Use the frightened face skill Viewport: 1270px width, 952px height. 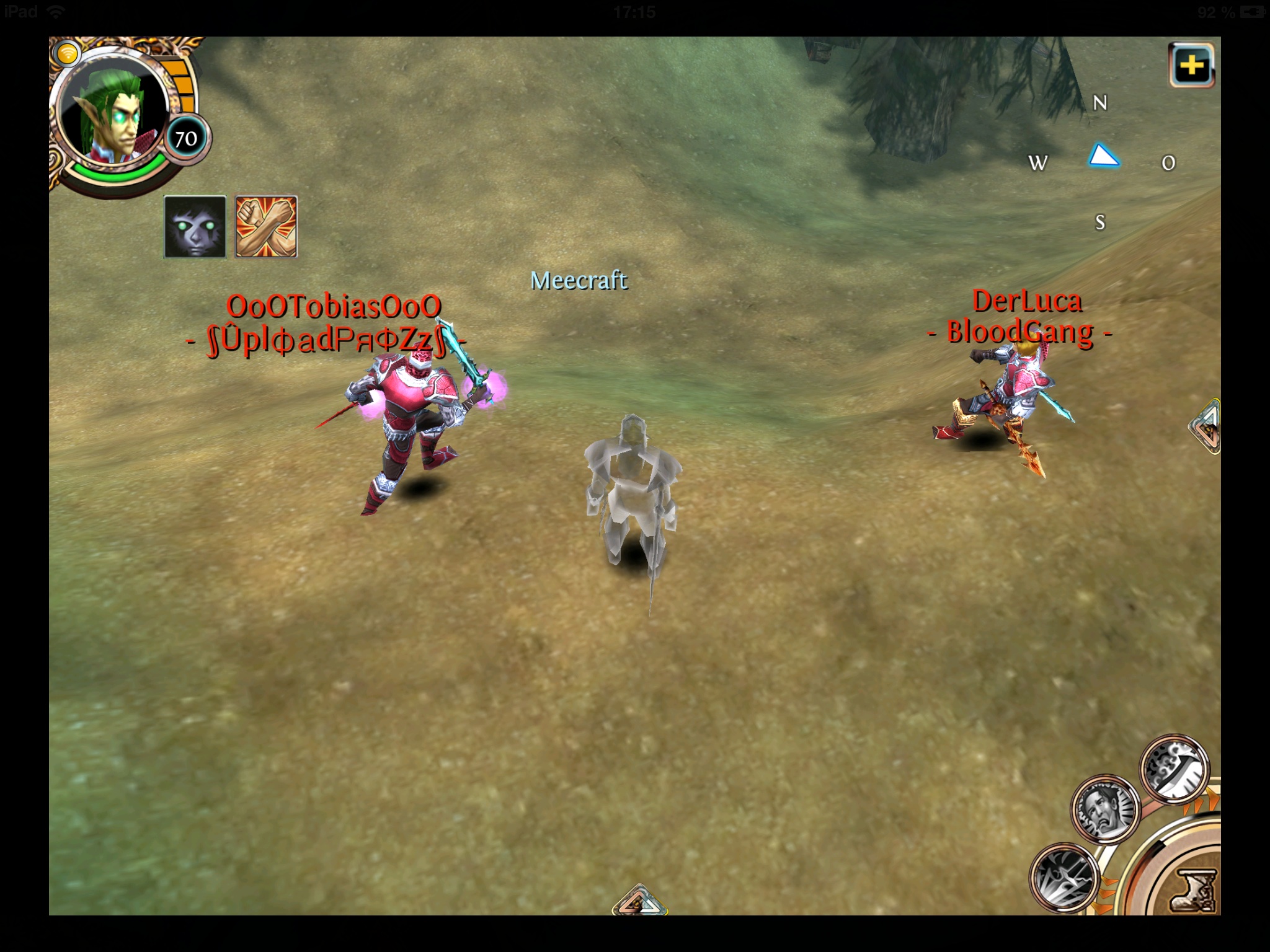coord(1105,808)
